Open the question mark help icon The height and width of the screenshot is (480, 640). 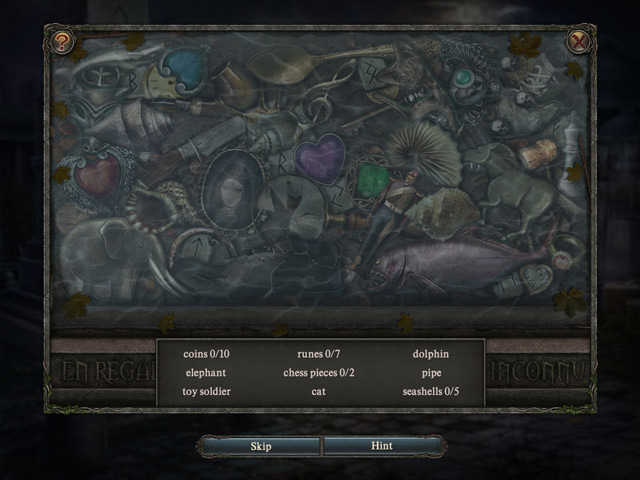[x=63, y=41]
